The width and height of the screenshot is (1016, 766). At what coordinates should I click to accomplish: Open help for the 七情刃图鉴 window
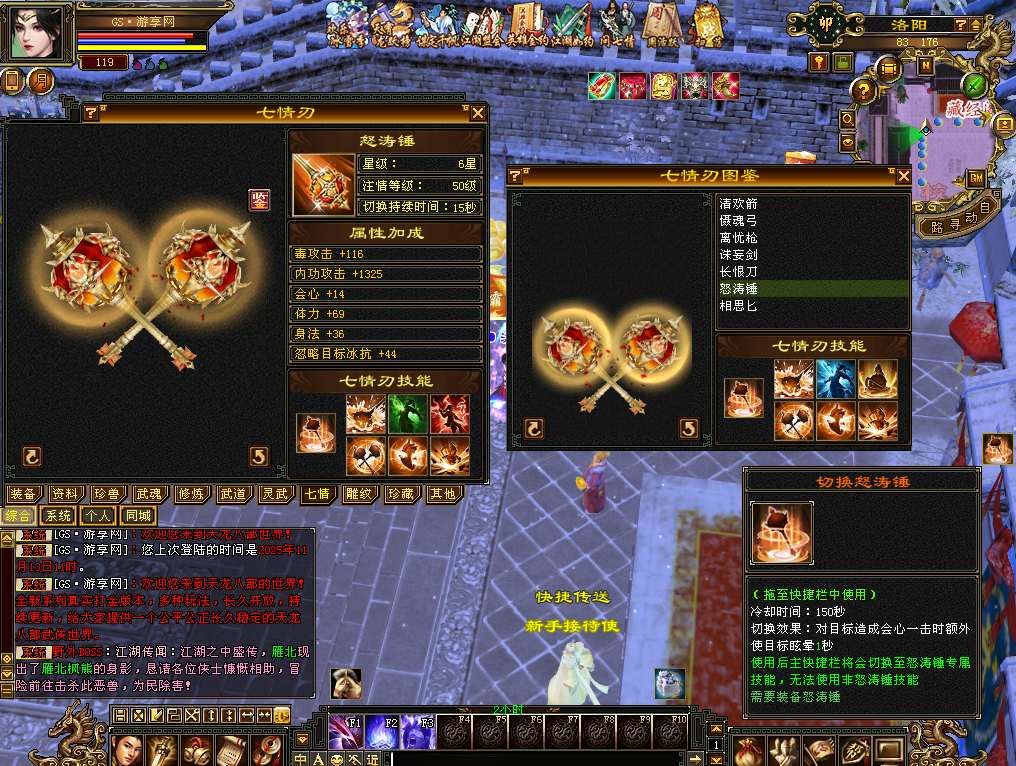[x=515, y=176]
